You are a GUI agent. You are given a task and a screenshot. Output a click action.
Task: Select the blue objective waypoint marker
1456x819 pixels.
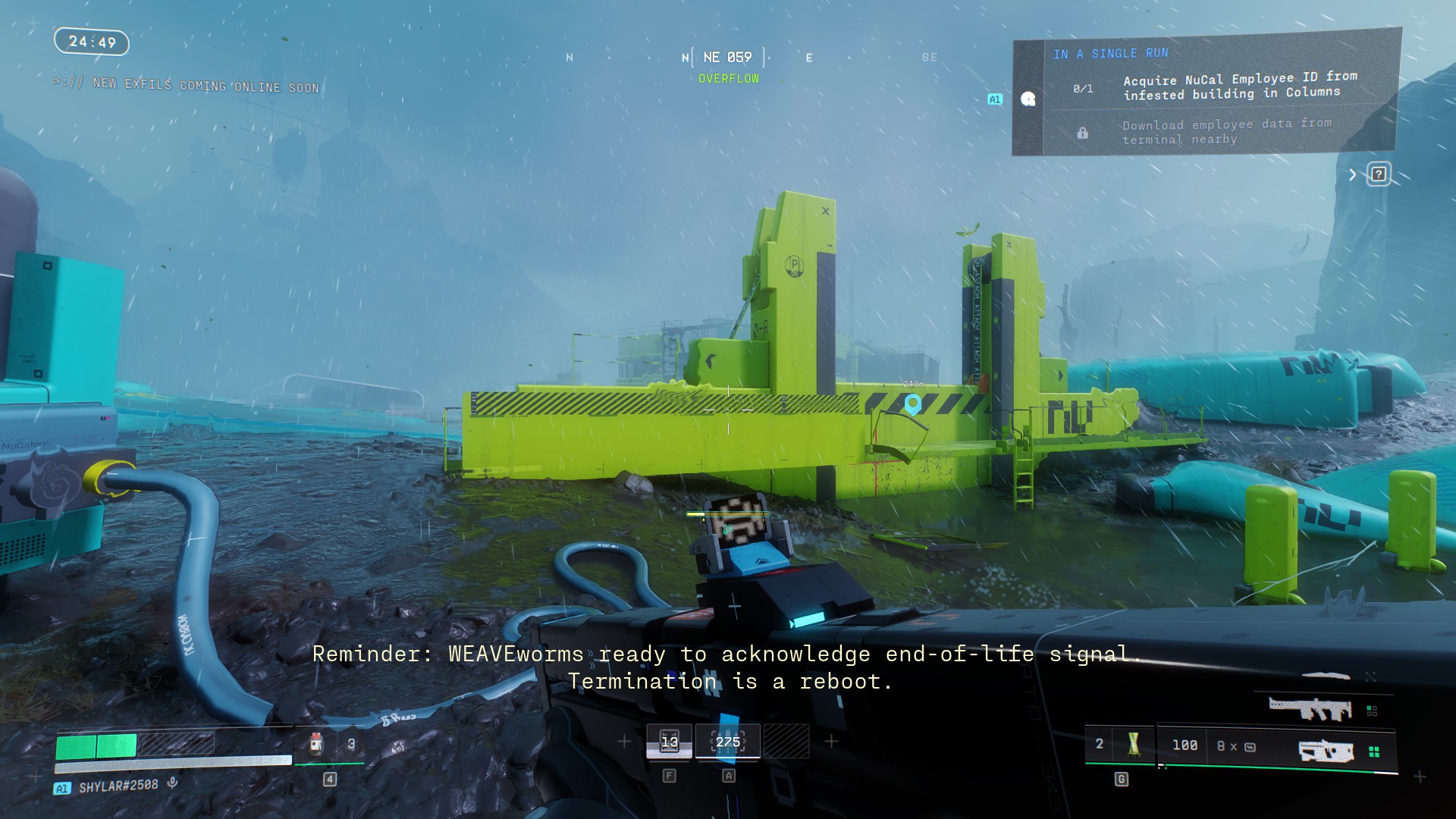(913, 403)
